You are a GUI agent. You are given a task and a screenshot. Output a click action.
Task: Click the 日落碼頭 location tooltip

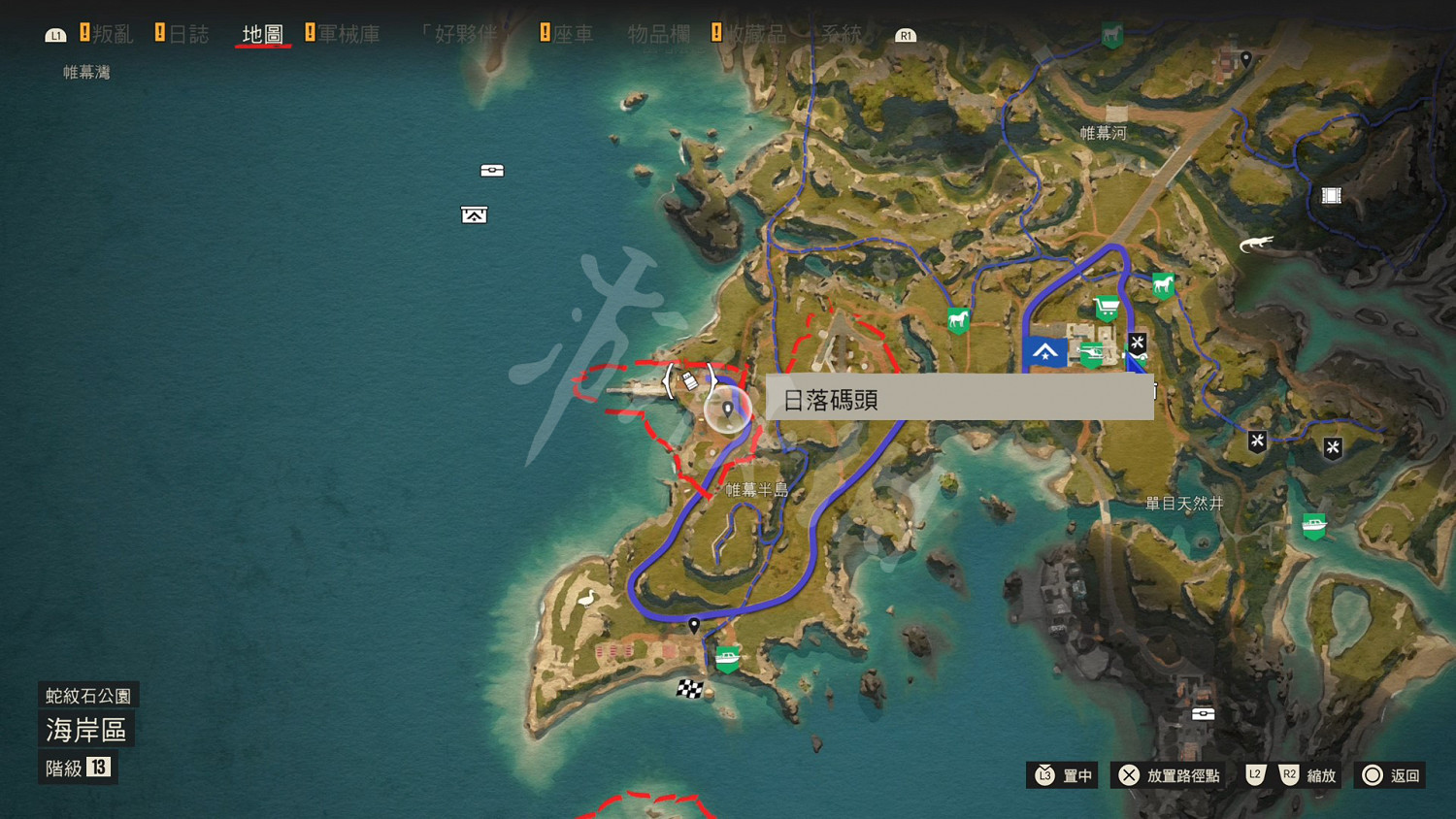958,398
